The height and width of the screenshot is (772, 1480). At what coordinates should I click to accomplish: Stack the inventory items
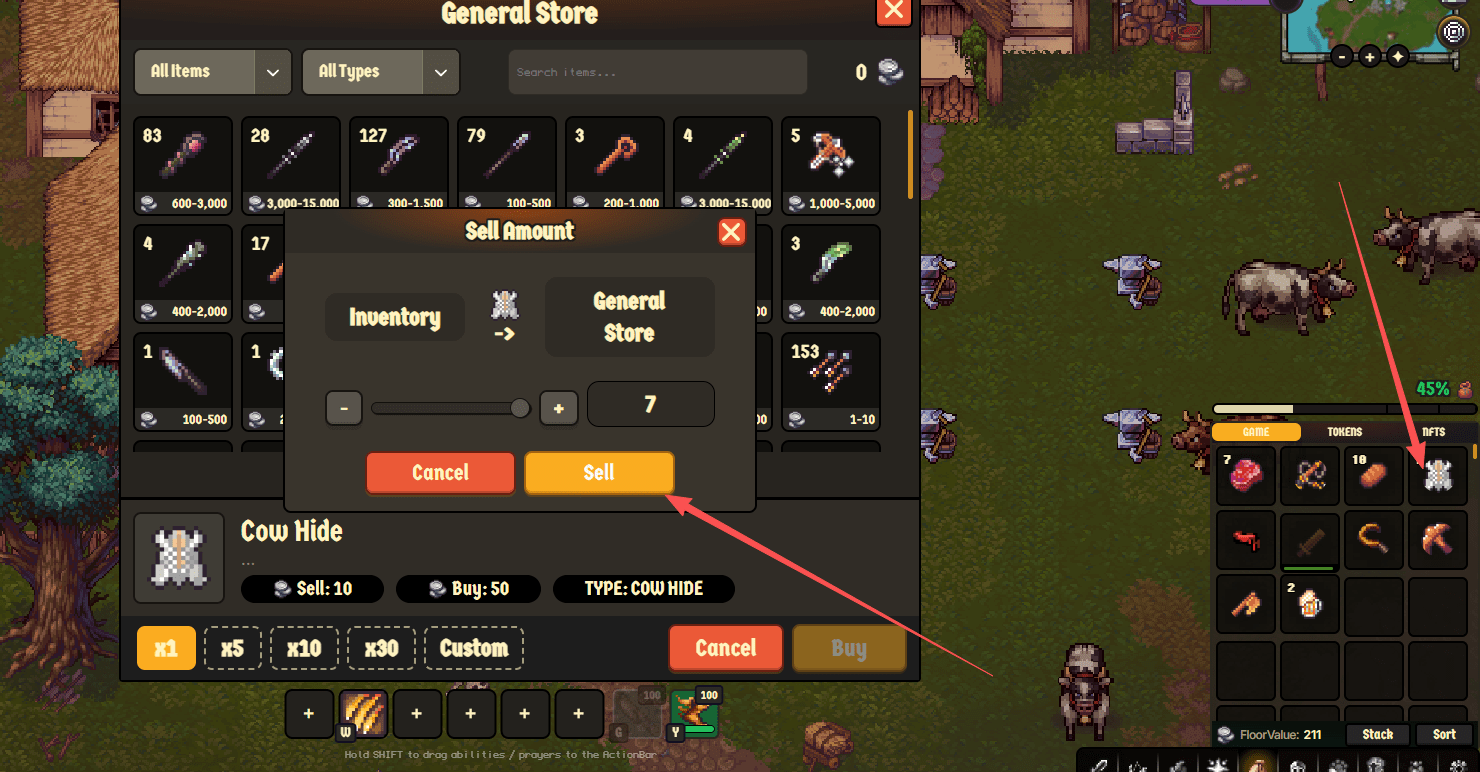pos(1377,734)
